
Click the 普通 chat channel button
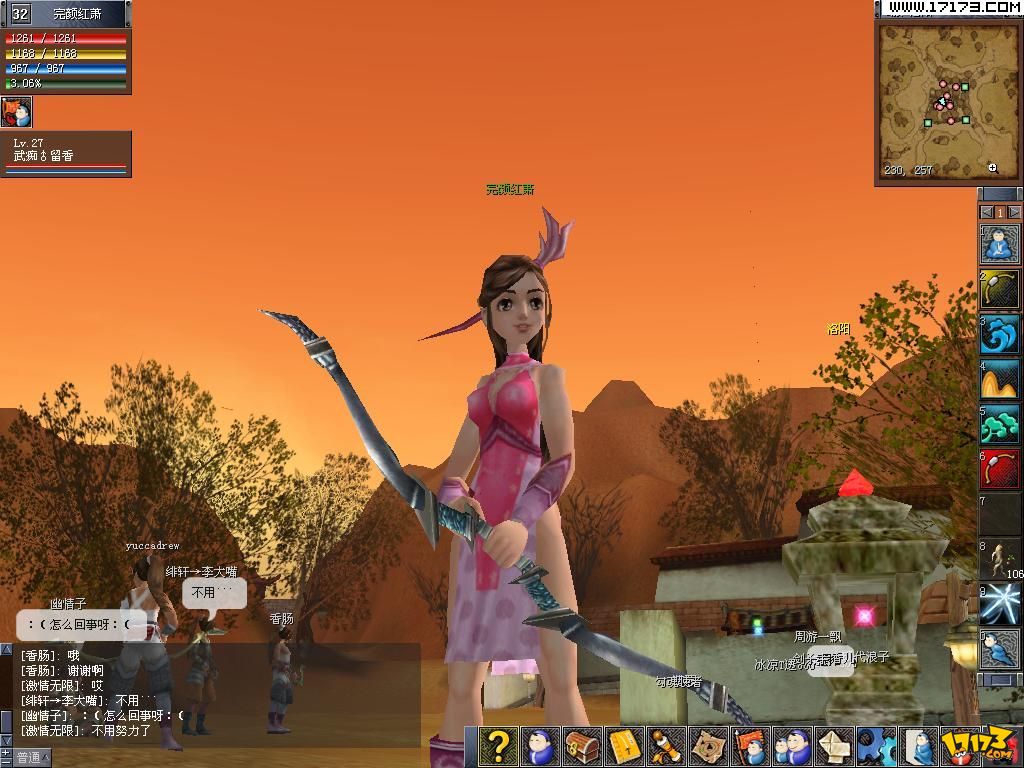pyautogui.click(x=29, y=758)
